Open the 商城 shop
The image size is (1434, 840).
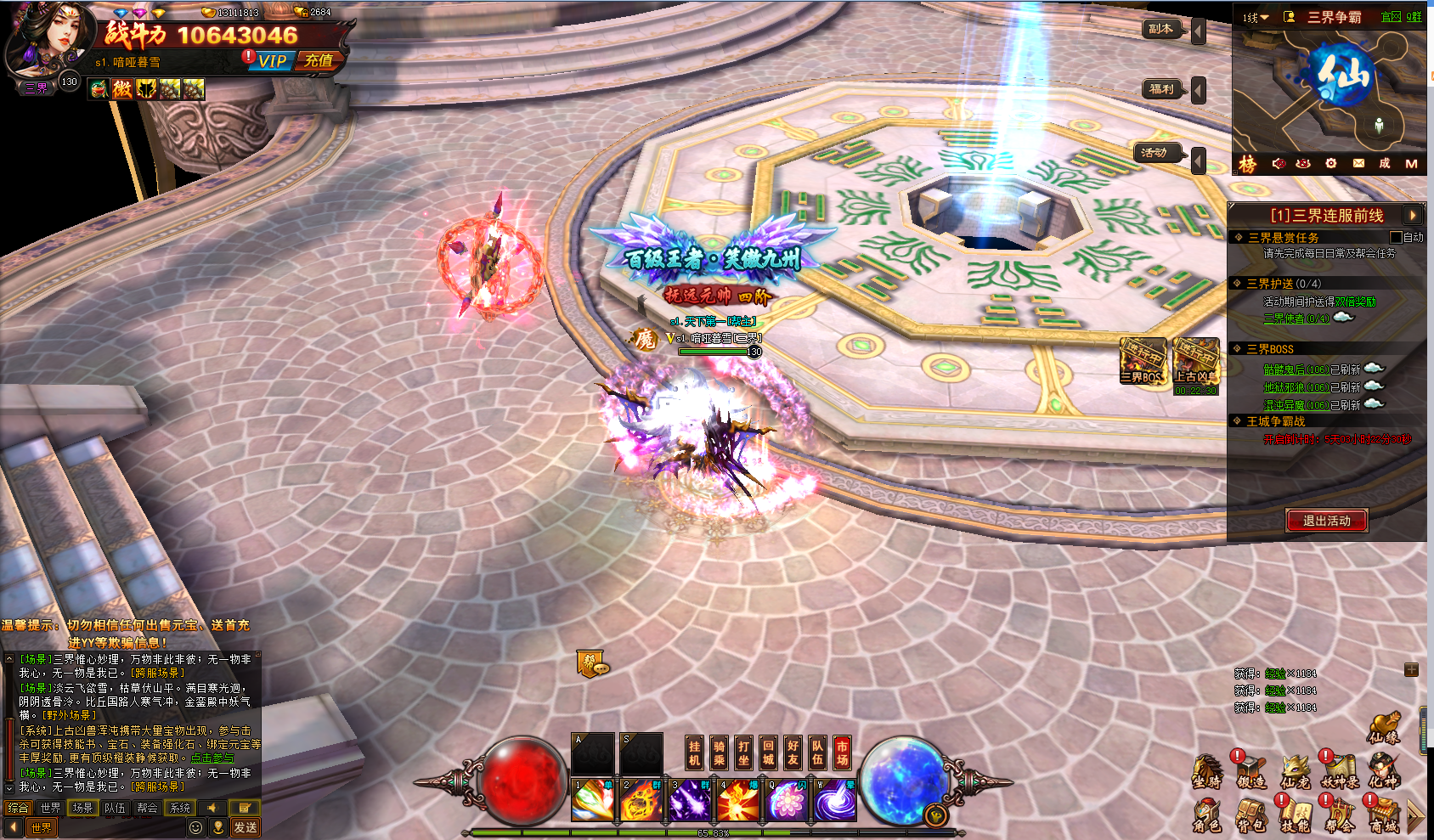1383,816
